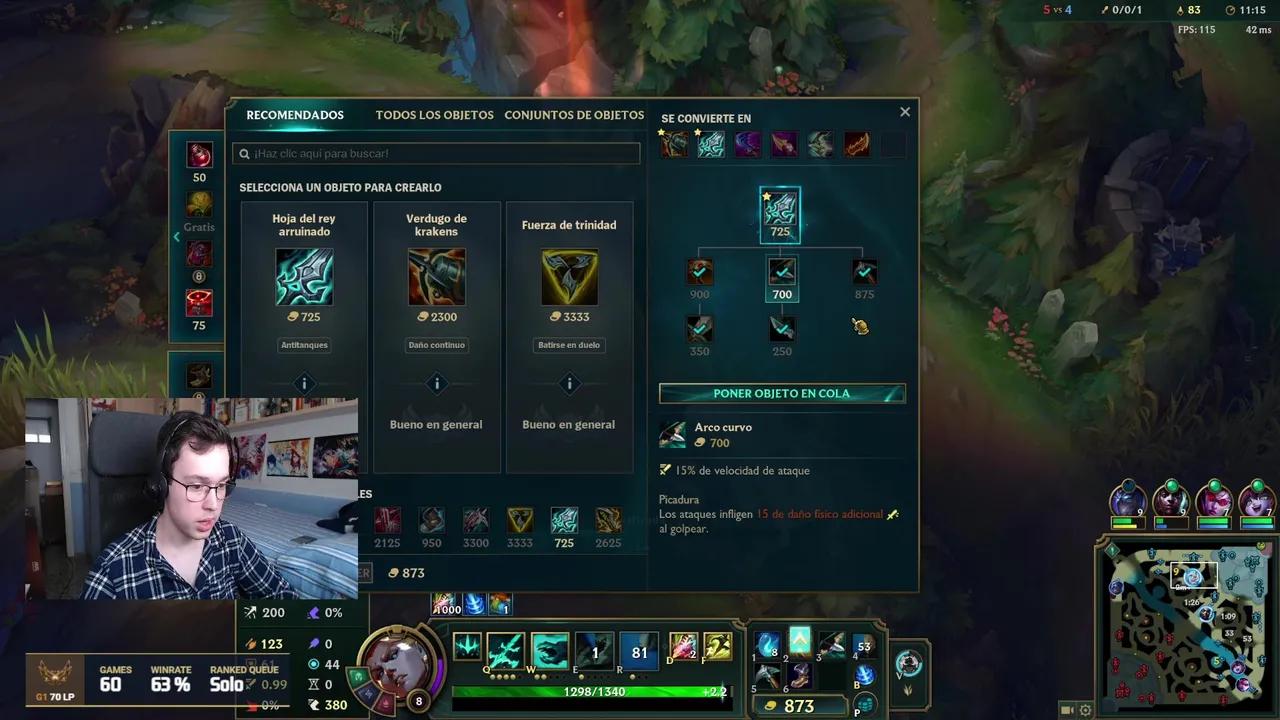
Task: Select the Hoja del rey arruinado item icon
Action: tap(304, 277)
